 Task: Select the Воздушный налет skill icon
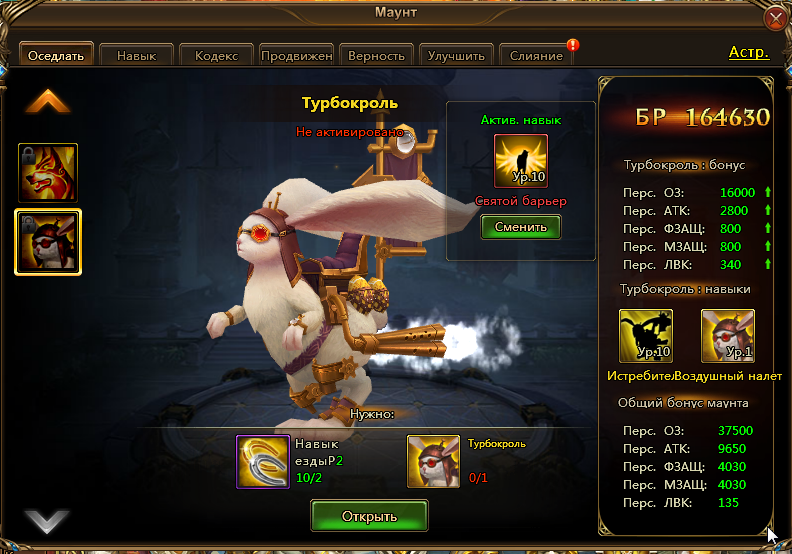(727, 335)
